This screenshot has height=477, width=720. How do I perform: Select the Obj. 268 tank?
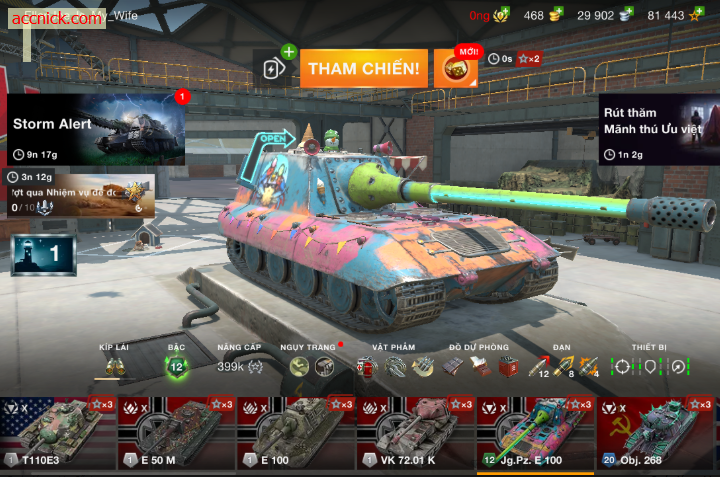click(657, 432)
